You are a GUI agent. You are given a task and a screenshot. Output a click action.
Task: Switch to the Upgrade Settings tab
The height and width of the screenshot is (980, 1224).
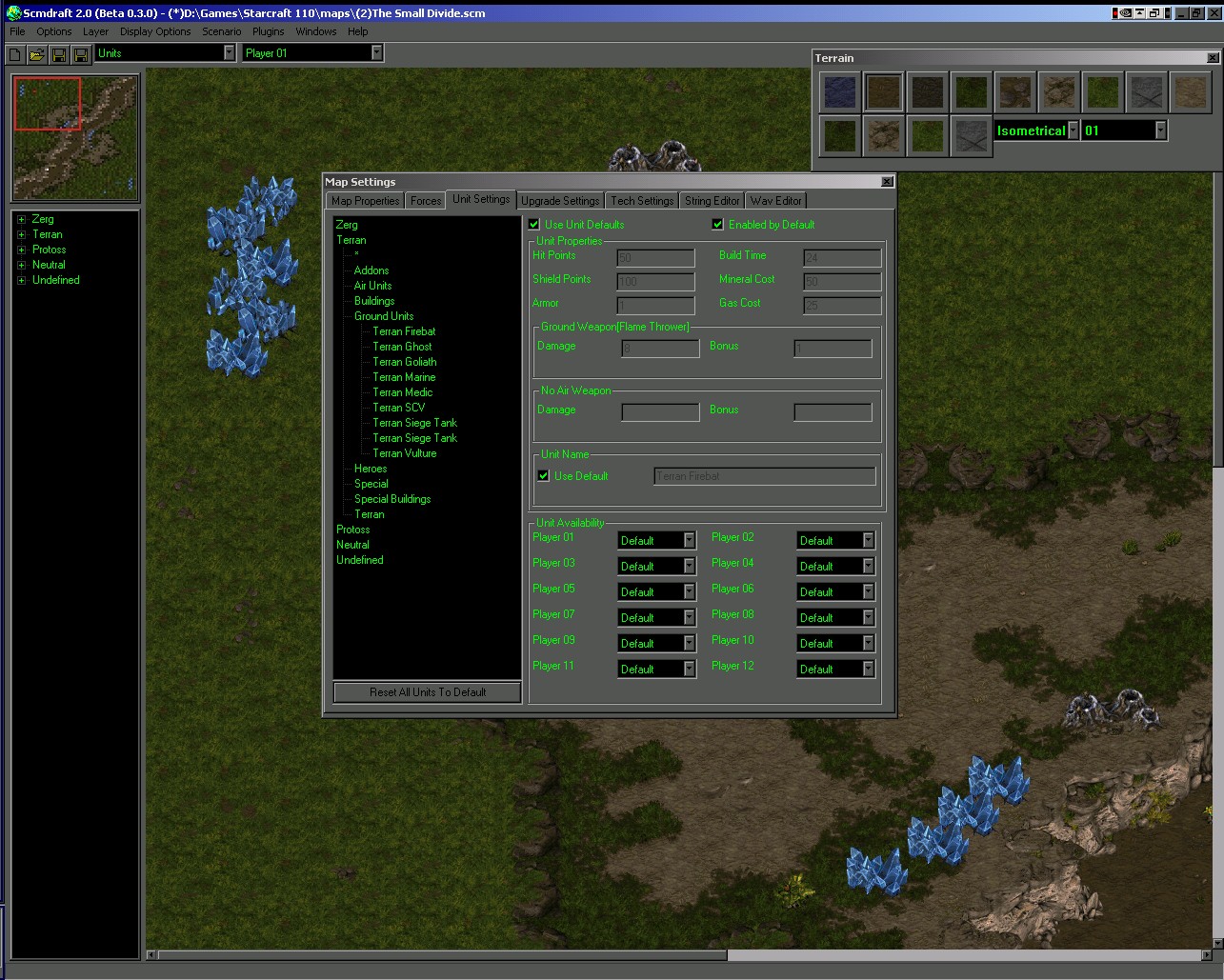click(x=560, y=201)
